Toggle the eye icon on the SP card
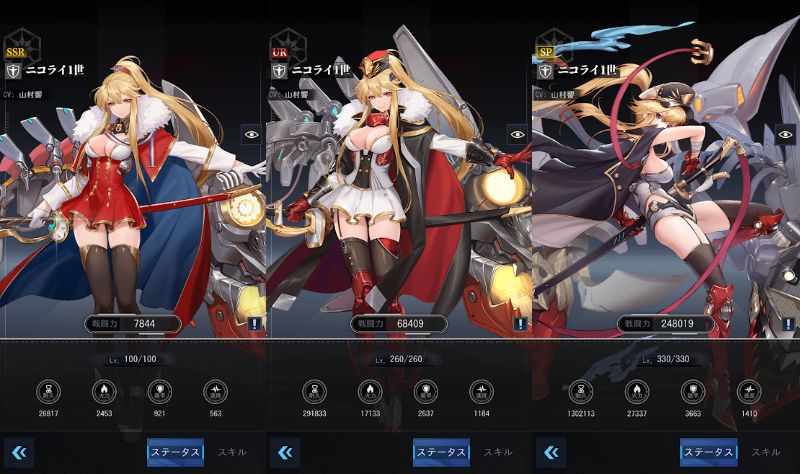 pyautogui.click(x=783, y=133)
